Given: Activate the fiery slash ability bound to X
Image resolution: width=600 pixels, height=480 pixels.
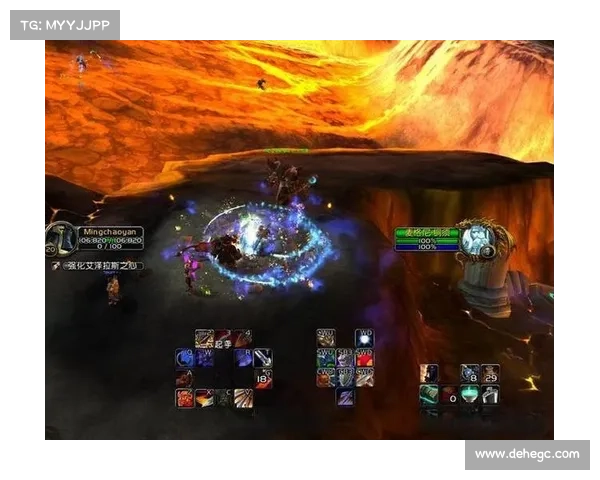Looking at the screenshot, I should tap(204, 397).
